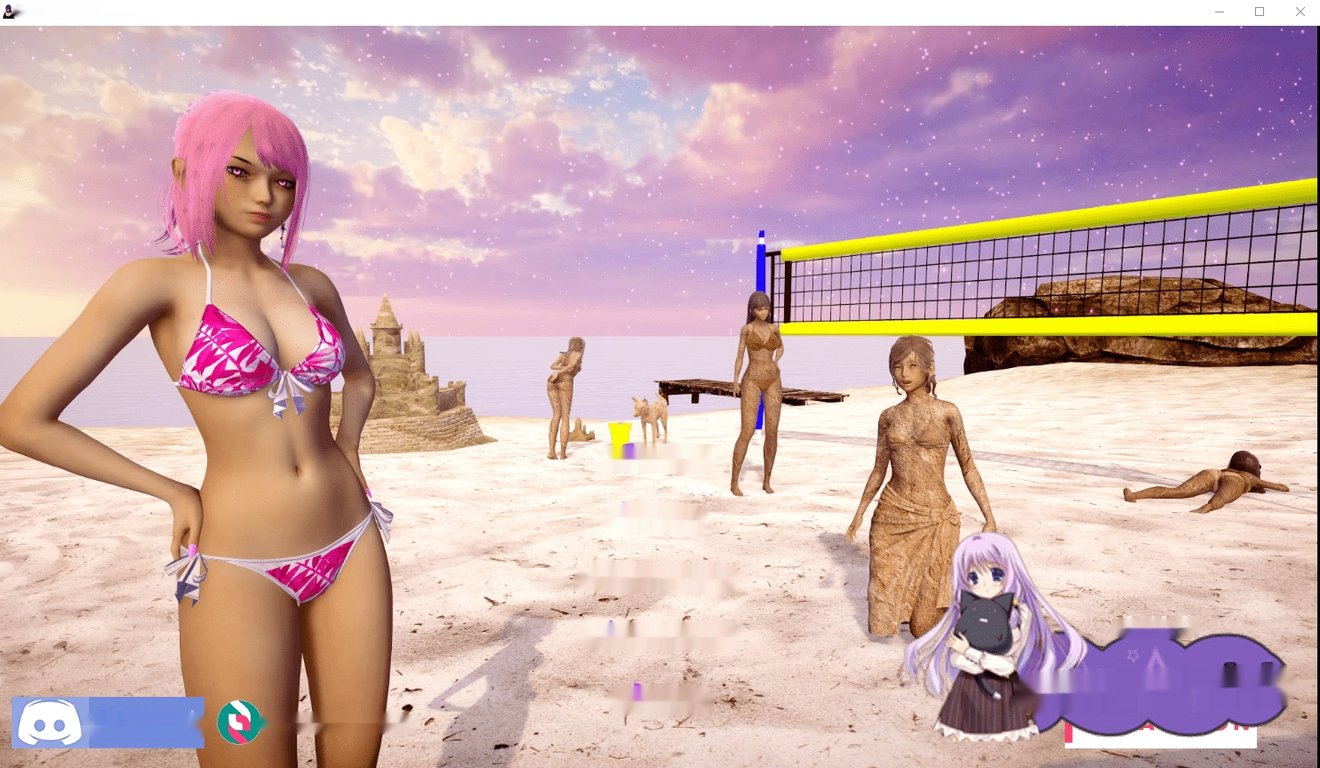
Task: Minimize the game window
Action: pyautogui.click(x=1218, y=11)
